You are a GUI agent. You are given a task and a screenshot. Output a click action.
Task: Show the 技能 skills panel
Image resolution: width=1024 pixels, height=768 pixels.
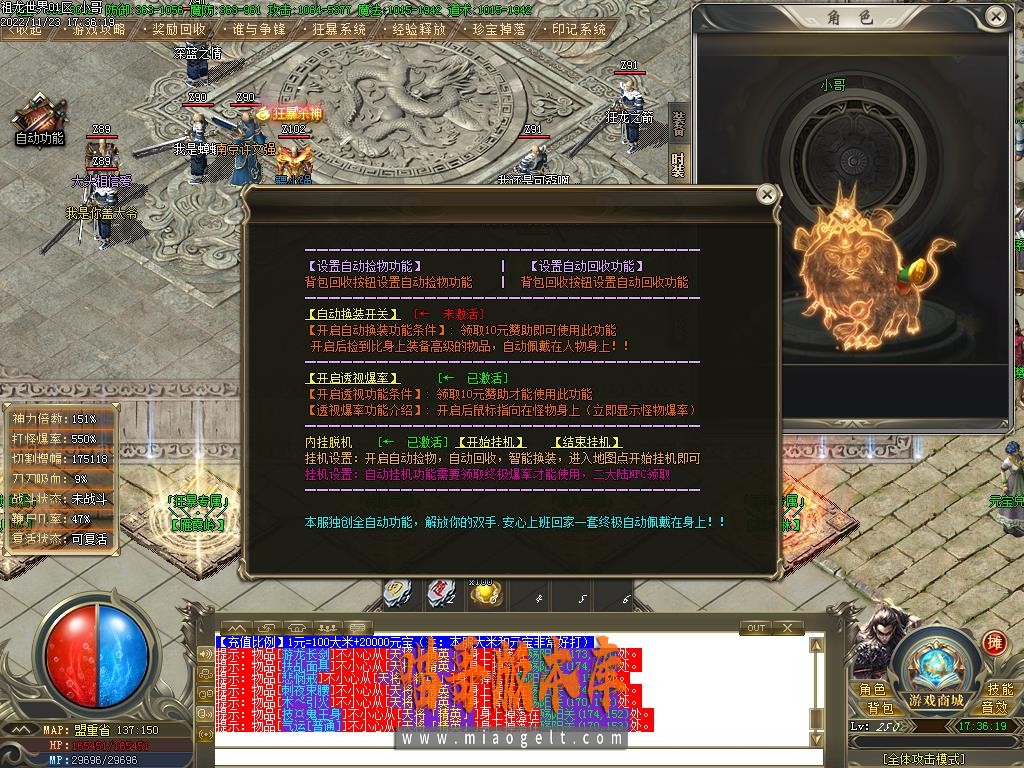tap(999, 689)
